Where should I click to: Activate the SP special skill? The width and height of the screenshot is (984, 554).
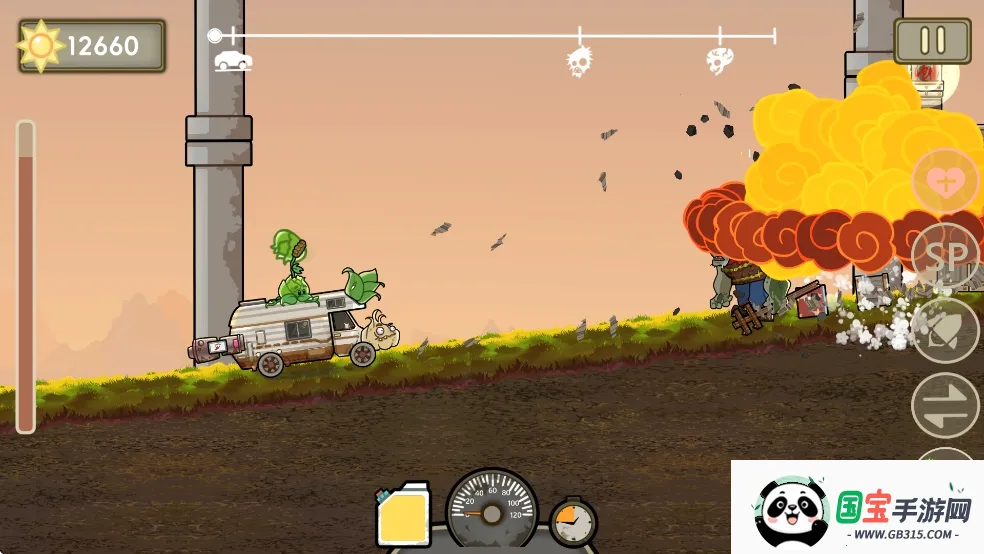pos(944,254)
